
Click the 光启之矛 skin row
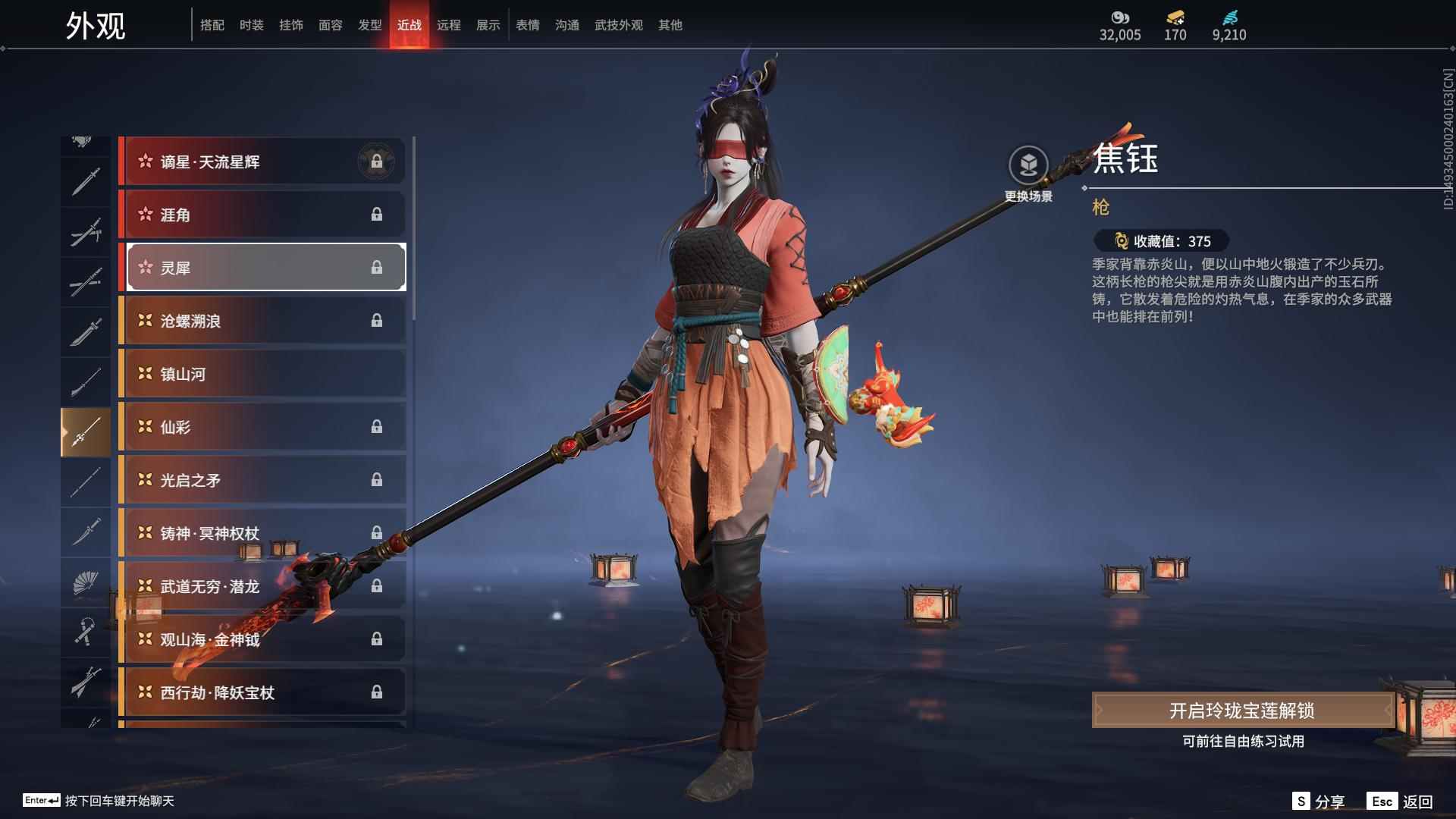[x=262, y=480]
